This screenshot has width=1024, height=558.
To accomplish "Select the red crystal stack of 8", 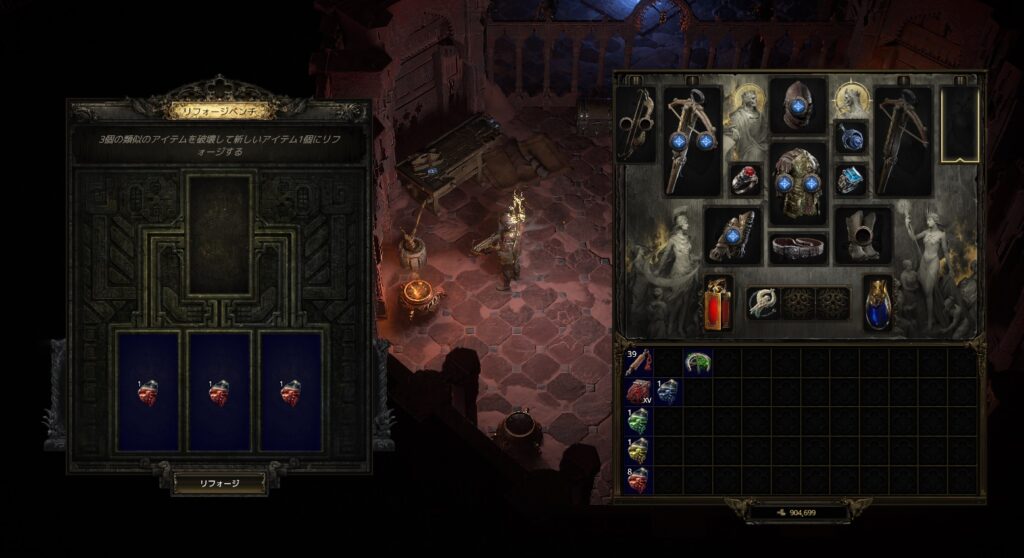I will click(x=638, y=481).
